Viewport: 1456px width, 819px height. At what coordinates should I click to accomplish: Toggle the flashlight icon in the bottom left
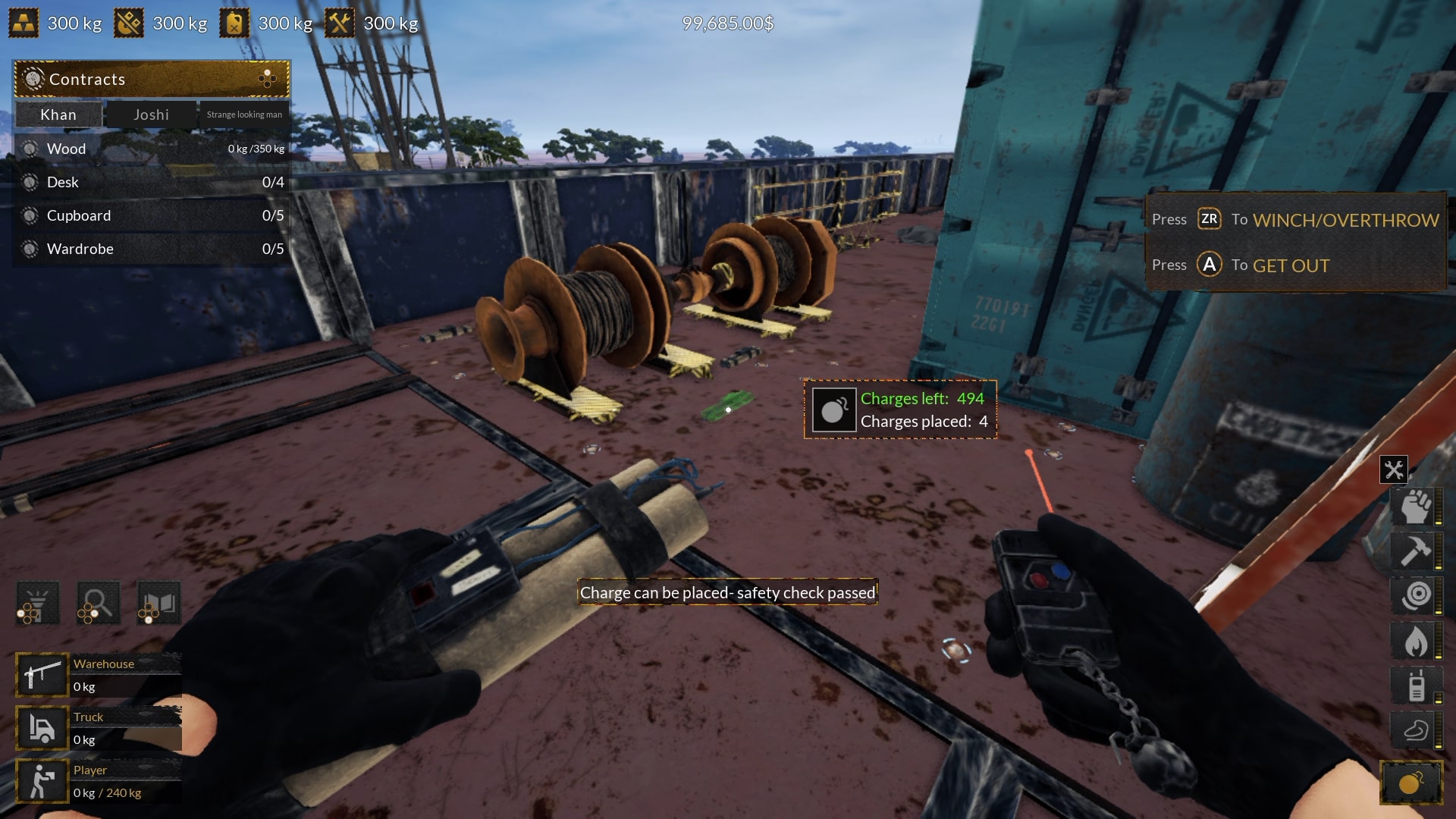tap(37, 601)
